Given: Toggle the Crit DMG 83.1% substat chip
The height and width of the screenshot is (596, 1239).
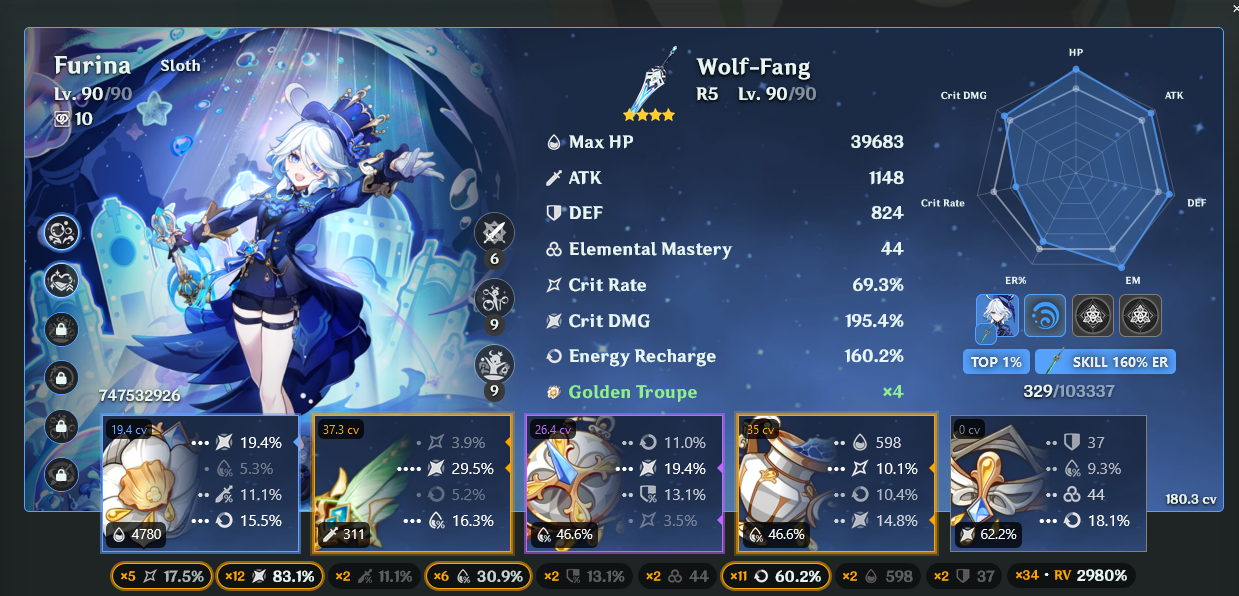Looking at the screenshot, I should tap(269, 576).
